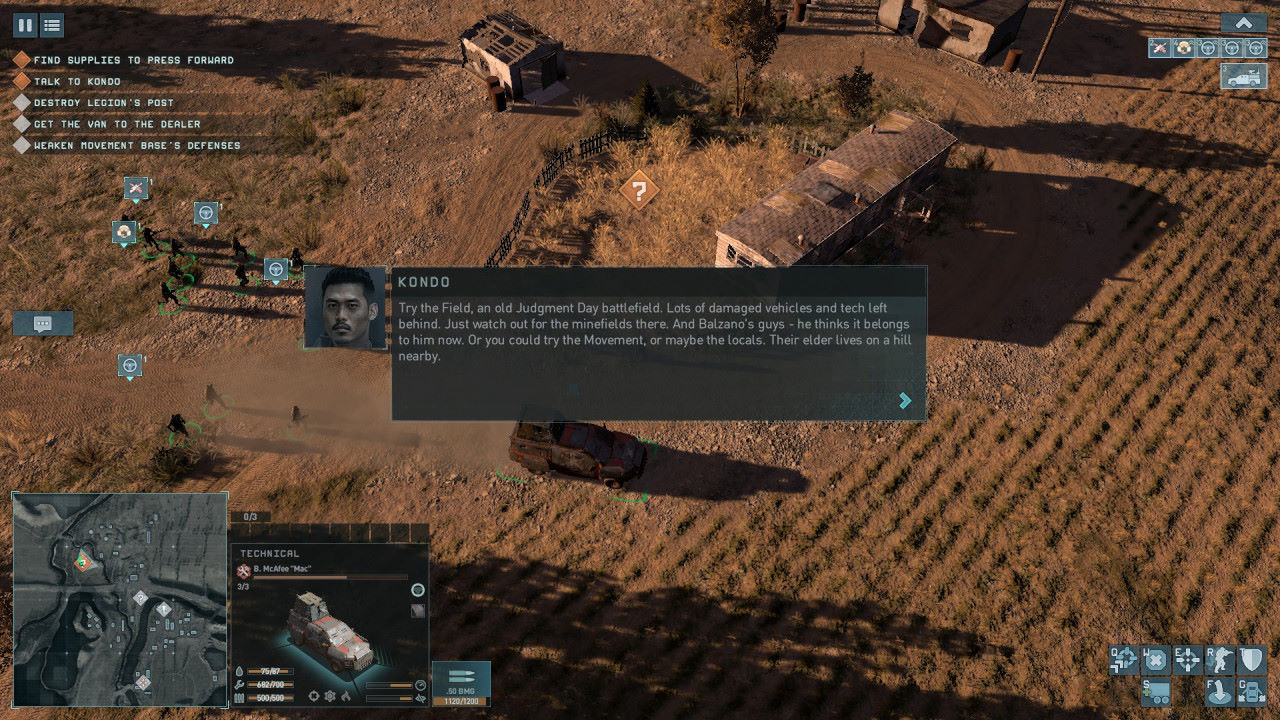
Task: Activate the soldier with rifle command
Action: [1219, 659]
